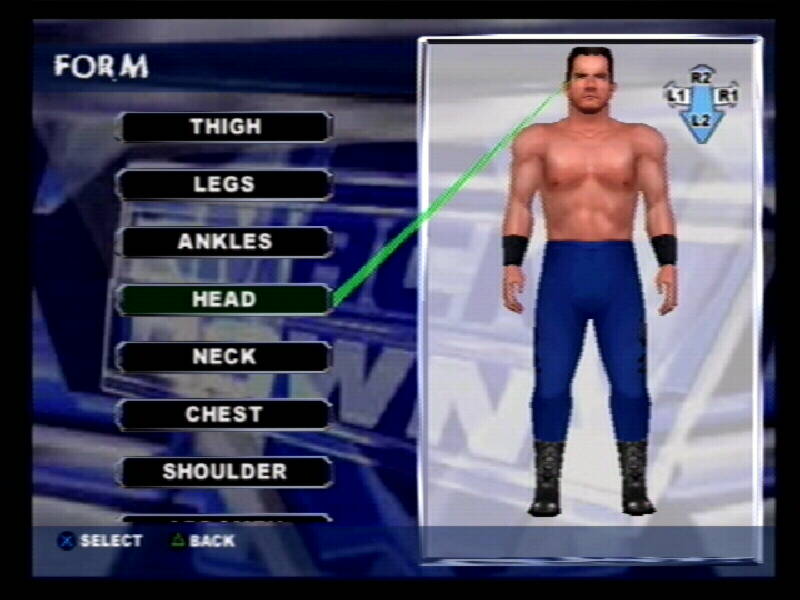Select NECK from the form list
The height and width of the screenshot is (600, 800).
tap(225, 357)
